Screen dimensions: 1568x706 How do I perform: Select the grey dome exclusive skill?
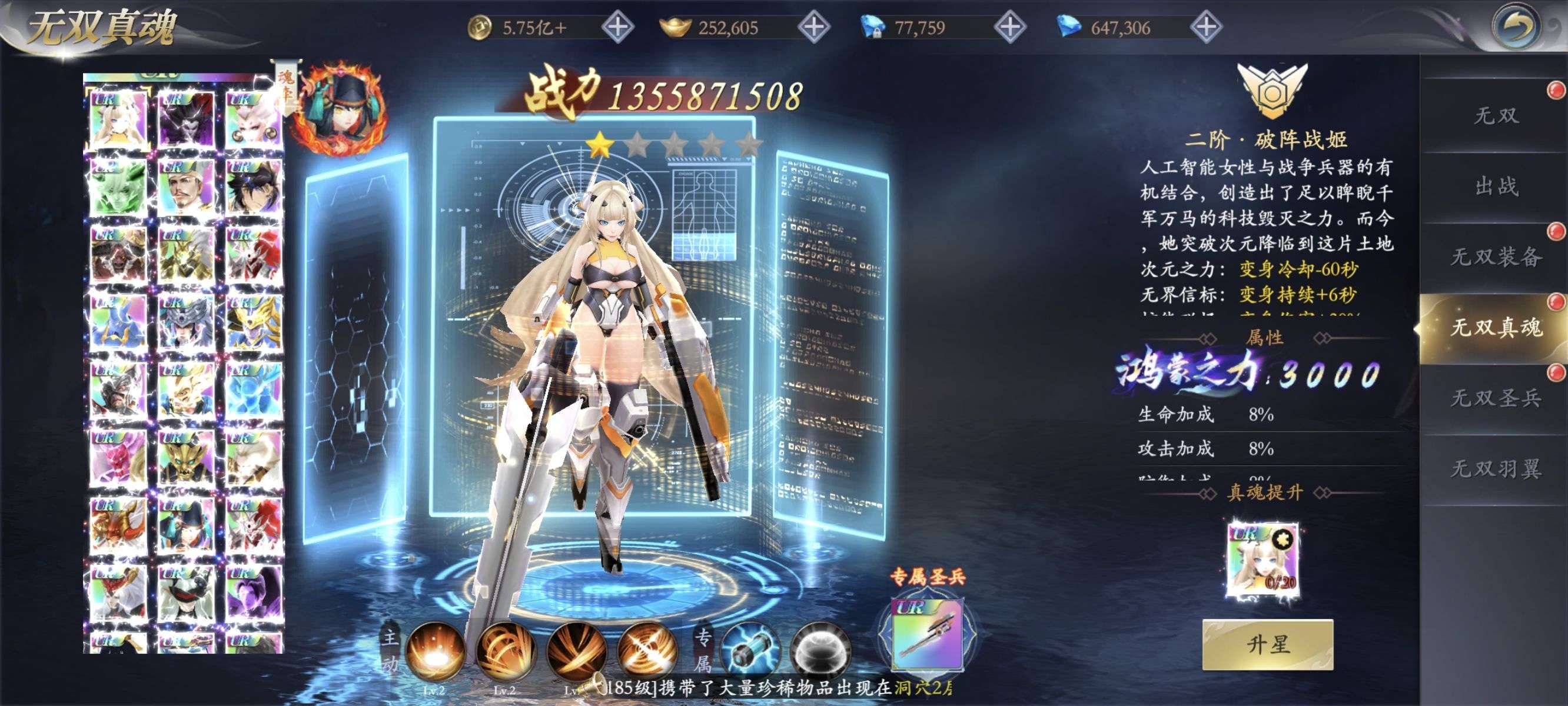[819, 651]
